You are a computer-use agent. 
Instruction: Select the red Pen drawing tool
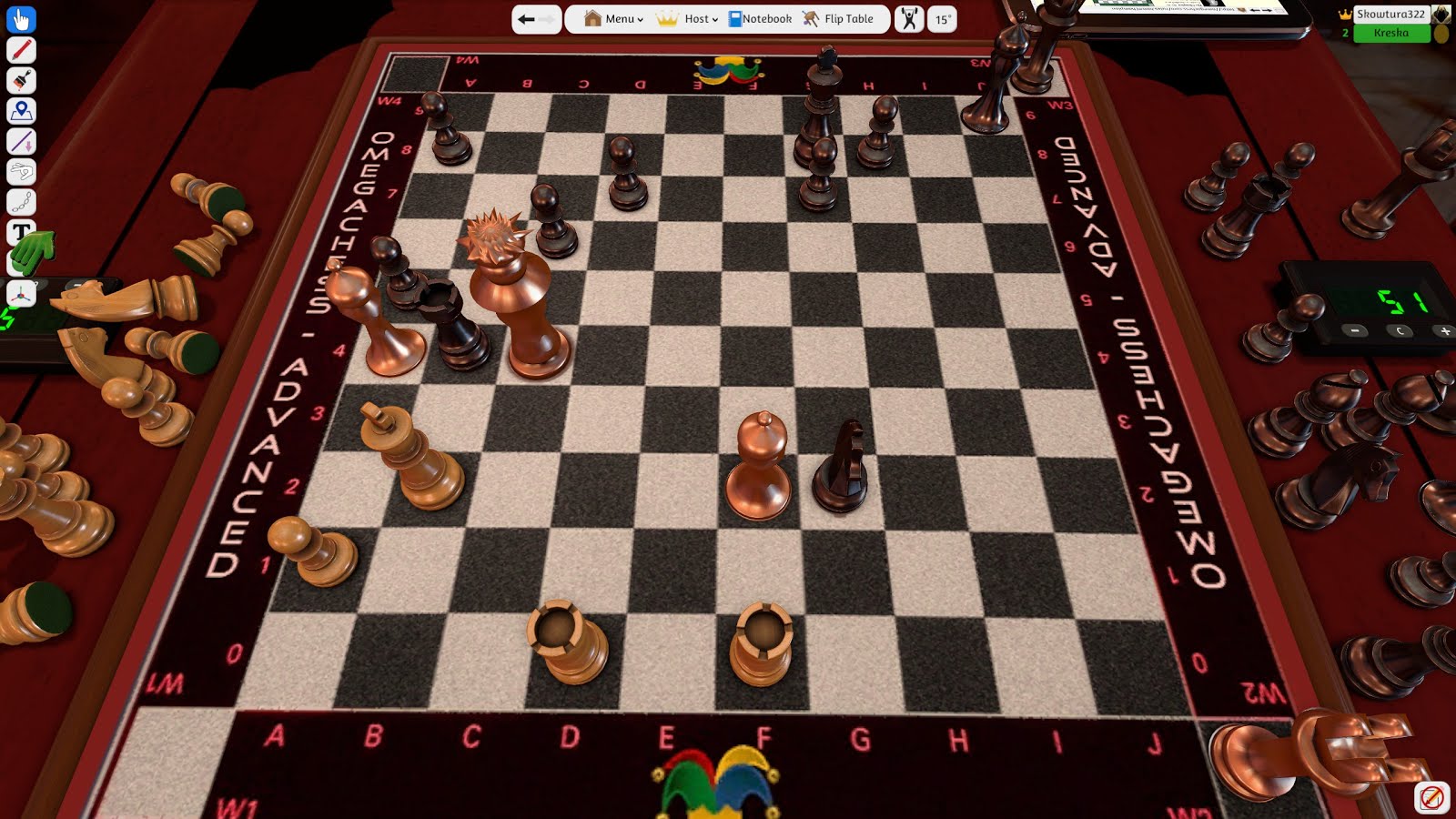(19, 49)
